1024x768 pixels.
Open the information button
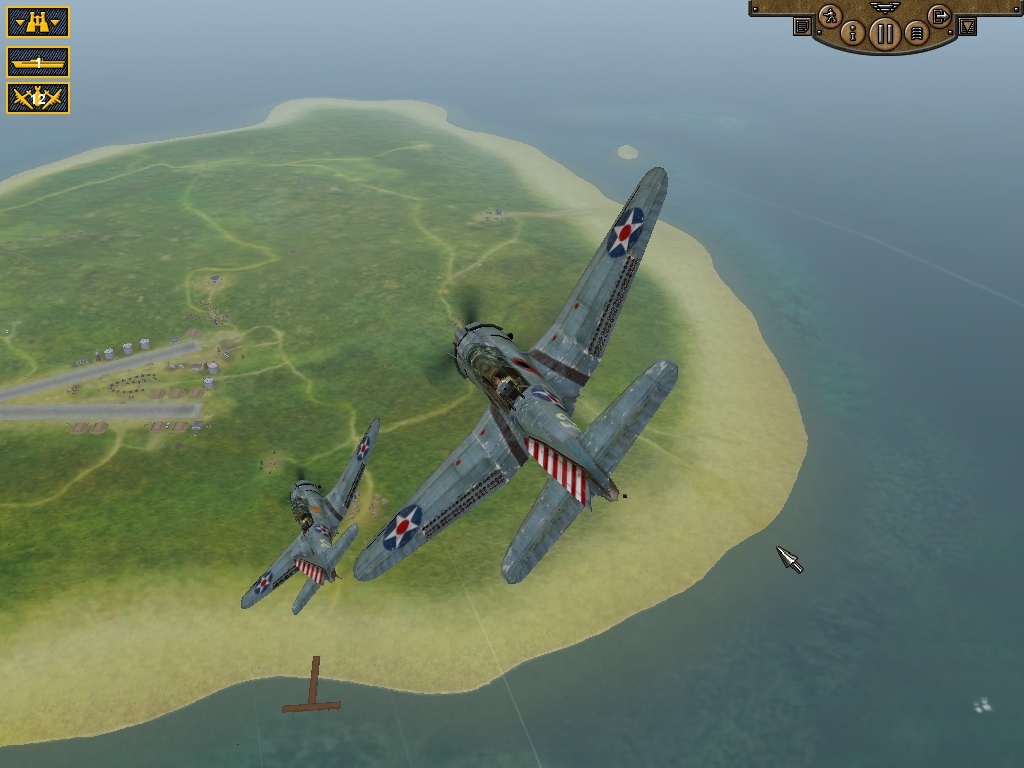pos(852,33)
